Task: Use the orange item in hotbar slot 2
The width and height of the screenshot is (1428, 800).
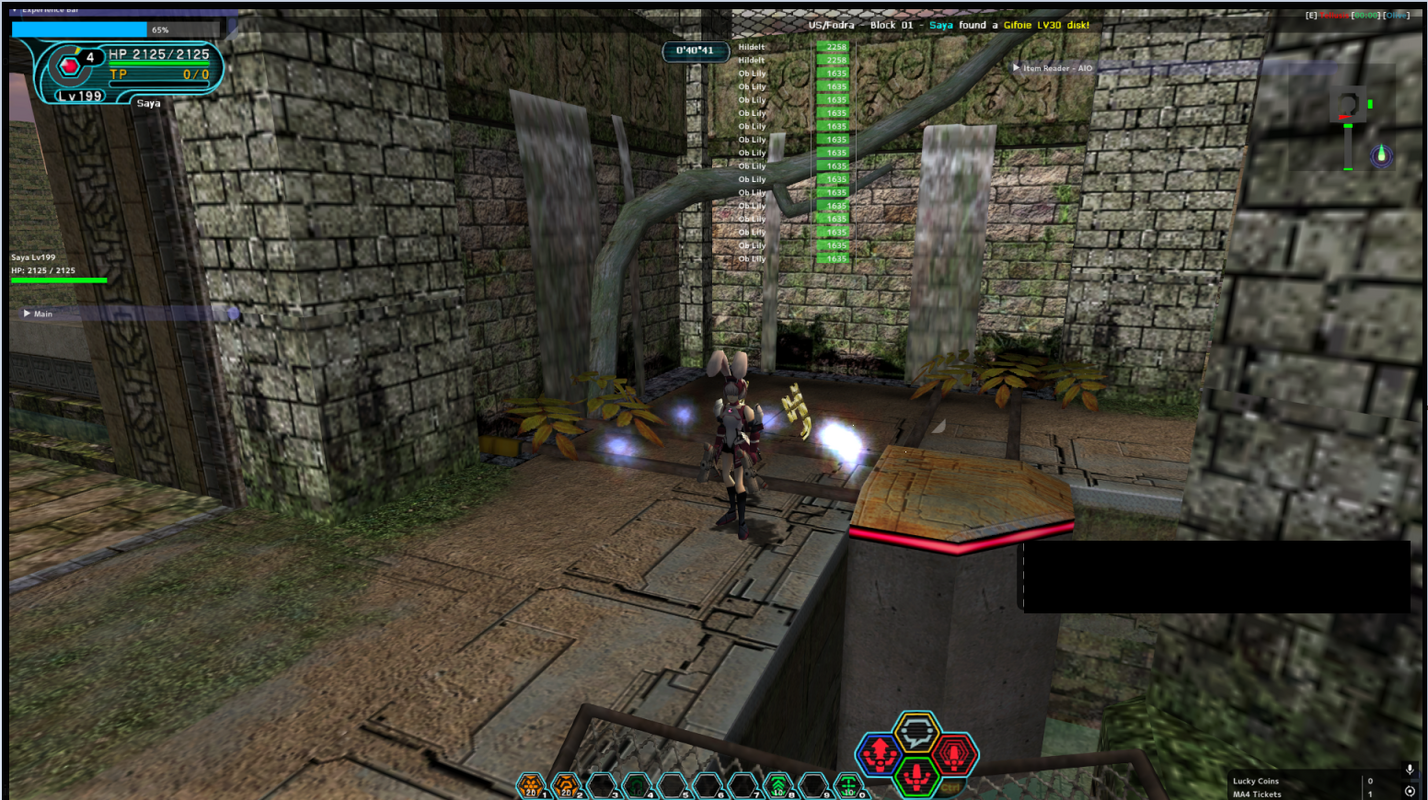Action: click(567, 786)
